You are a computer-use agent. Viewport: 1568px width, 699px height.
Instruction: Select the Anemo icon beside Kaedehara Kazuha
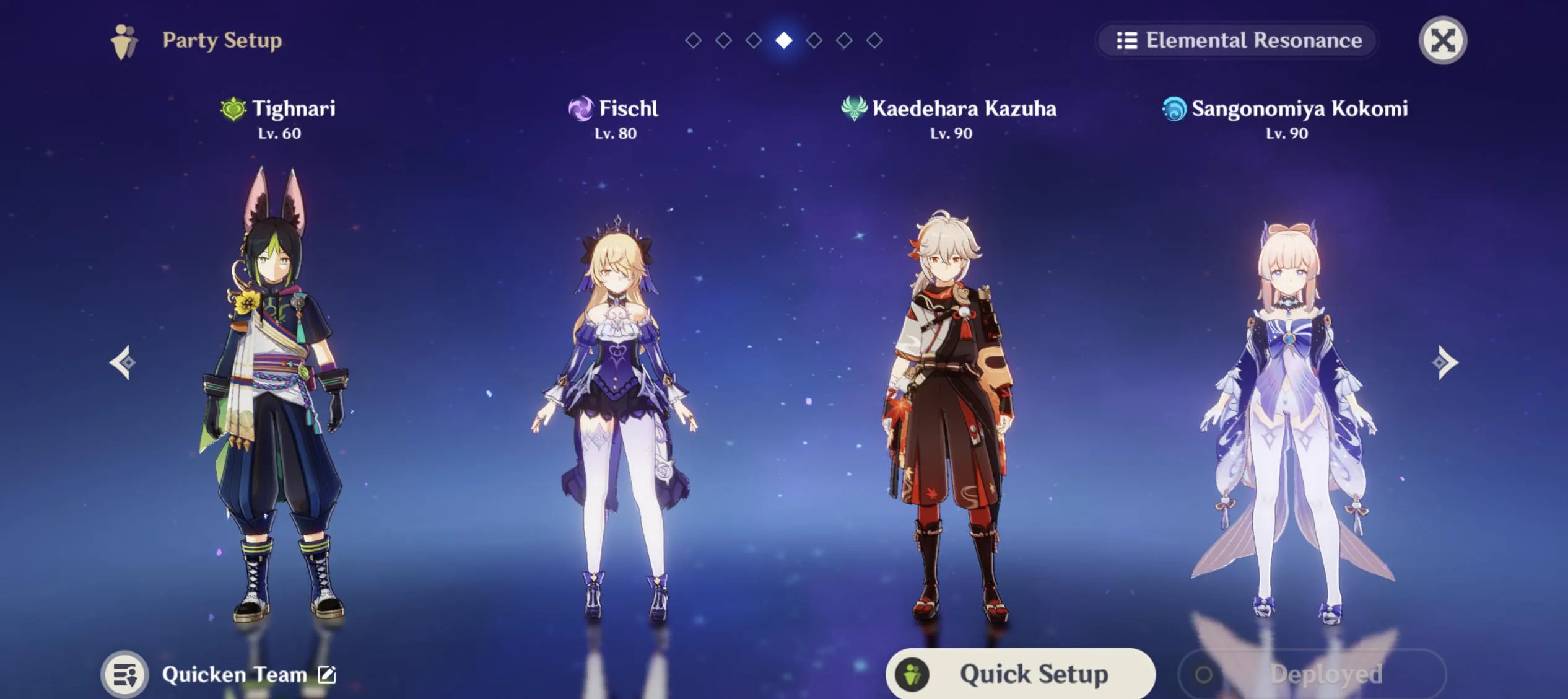pyautogui.click(x=855, y=109)
